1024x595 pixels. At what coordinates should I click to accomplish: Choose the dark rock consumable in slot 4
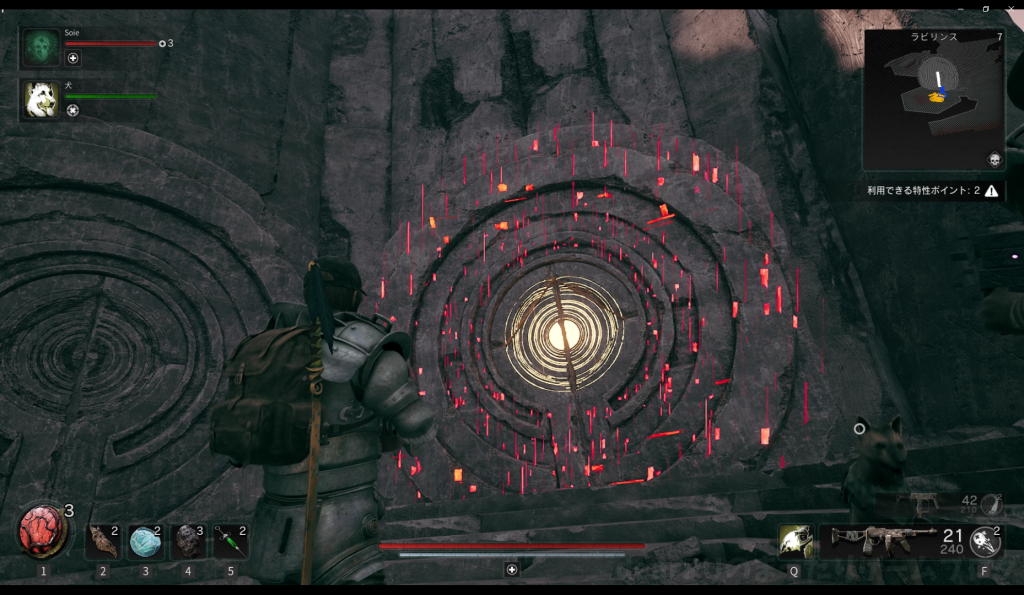[x=188, y=542]
